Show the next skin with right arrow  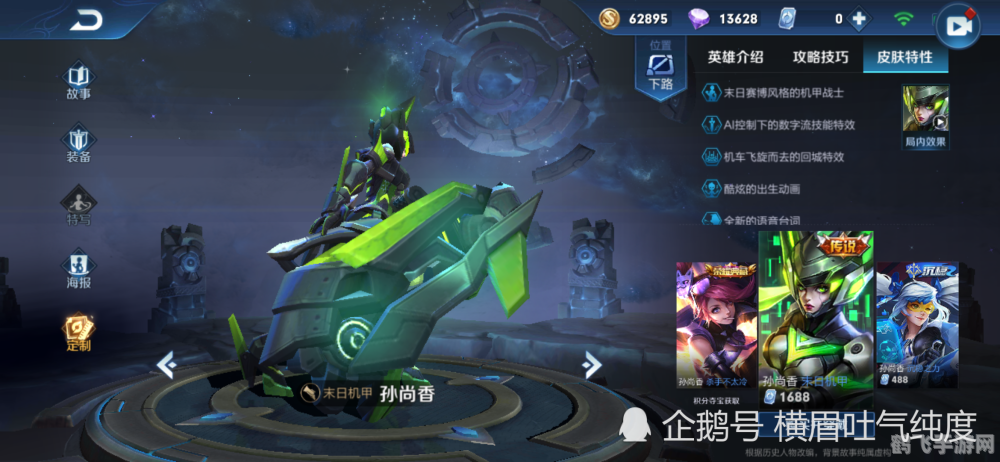click(592, 364)
